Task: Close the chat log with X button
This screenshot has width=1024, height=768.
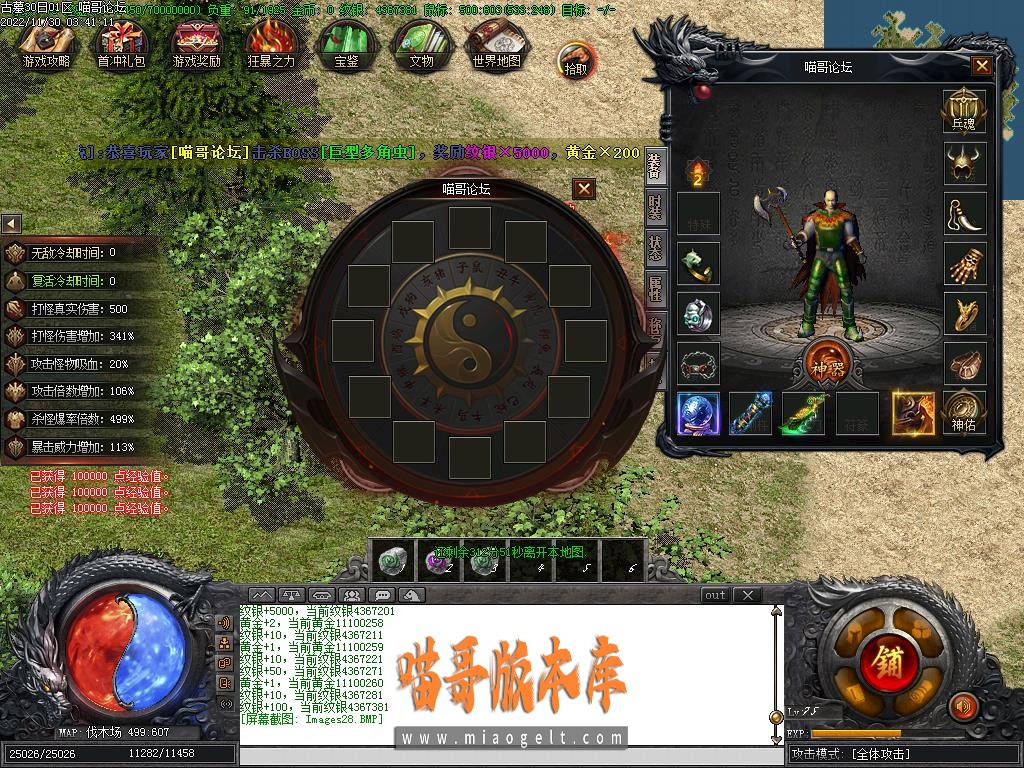Action: 747,595
